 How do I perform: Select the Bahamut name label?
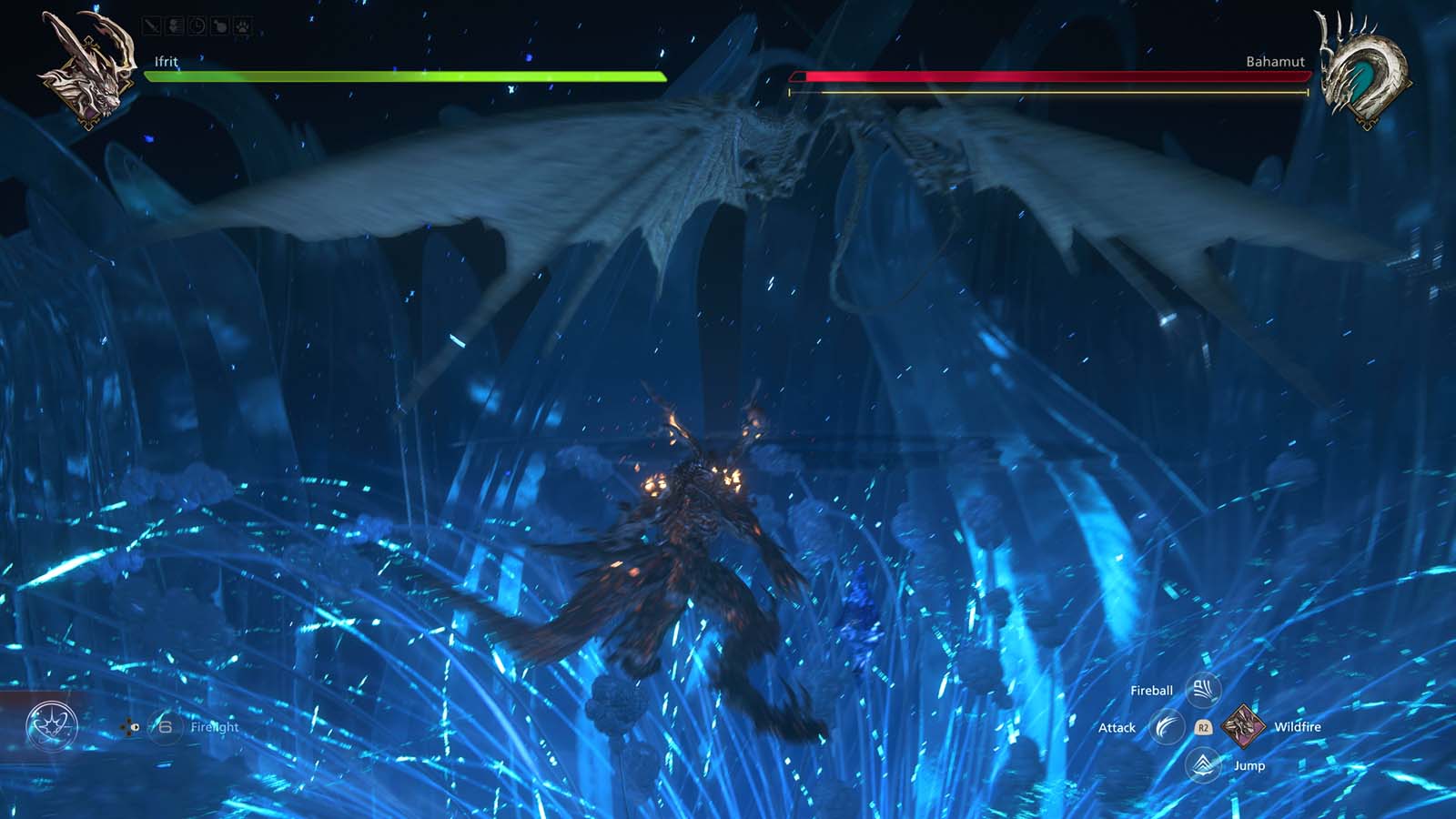tap(1277, 62)
